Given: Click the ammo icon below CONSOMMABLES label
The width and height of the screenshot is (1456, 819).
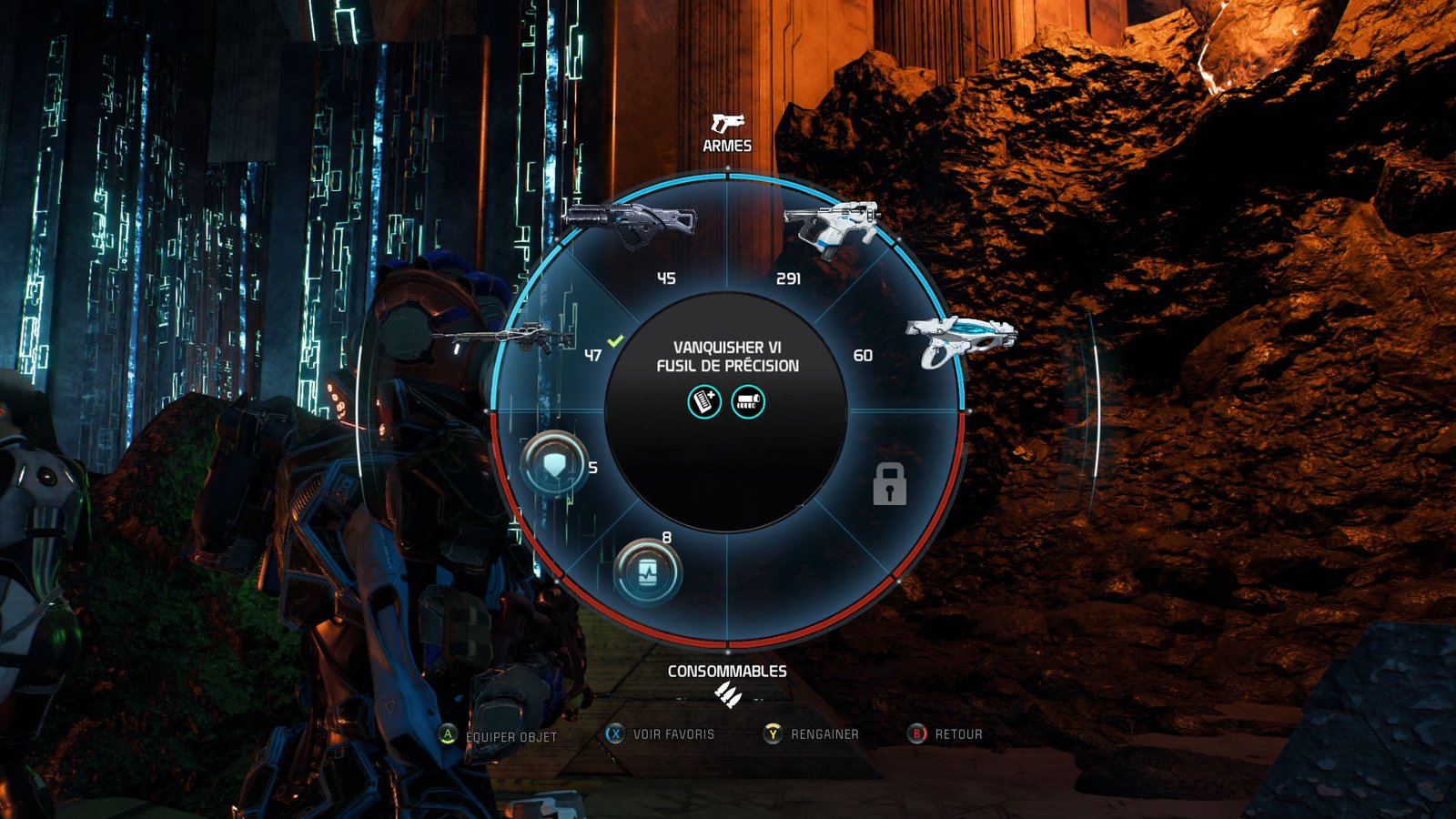Looking at the screenshot, I should (x=726, y=694).
